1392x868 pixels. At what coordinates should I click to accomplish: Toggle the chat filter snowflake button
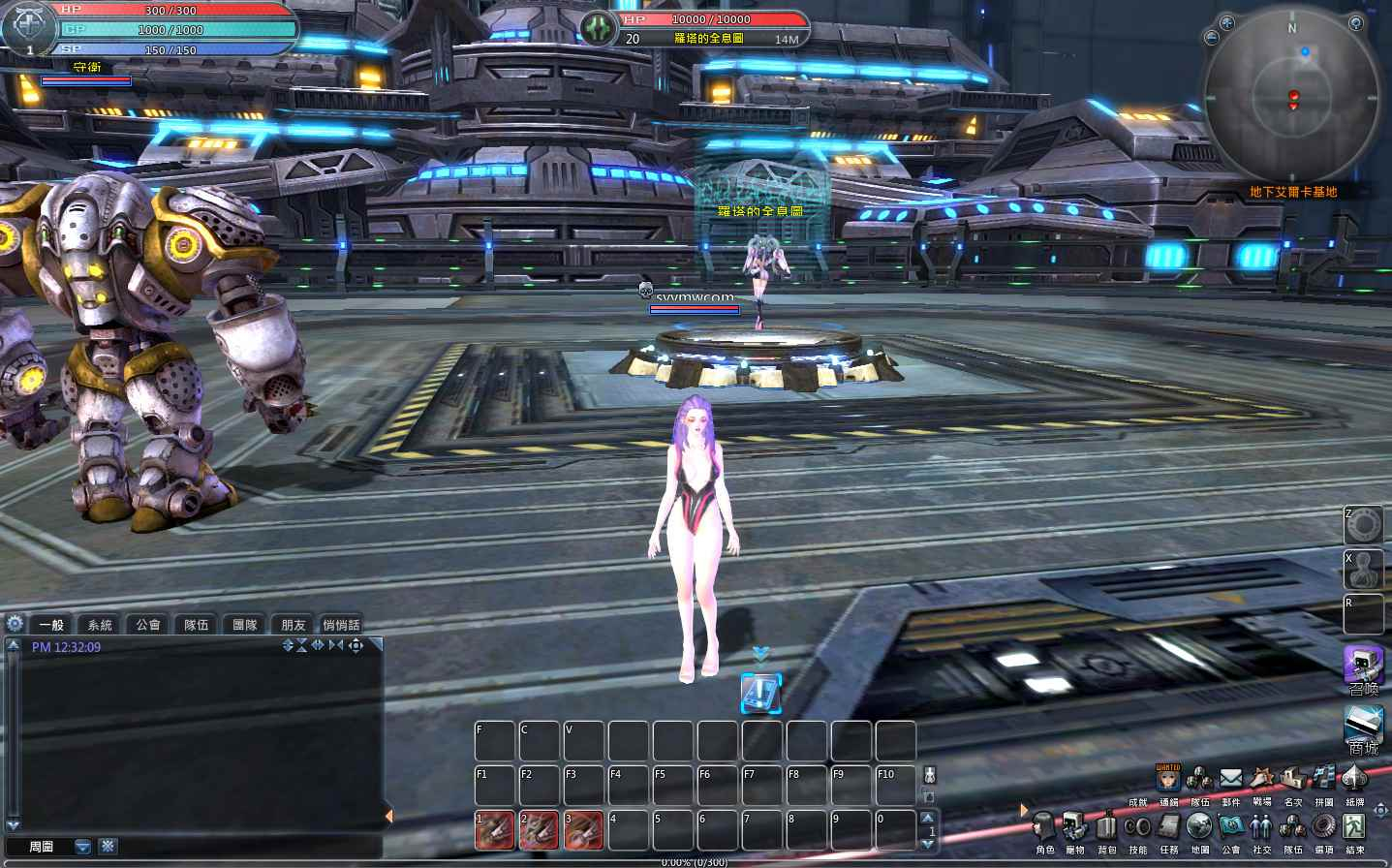pyautogui.click(x=107, y=846)
